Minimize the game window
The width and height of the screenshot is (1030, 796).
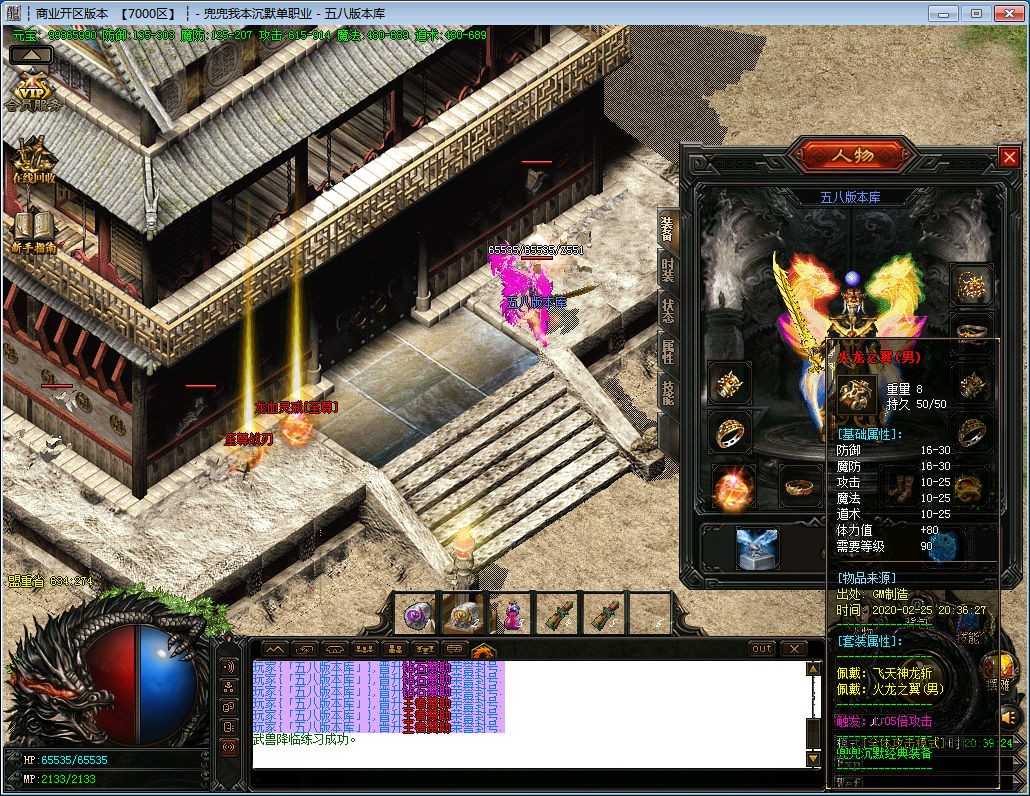[942, 13]
